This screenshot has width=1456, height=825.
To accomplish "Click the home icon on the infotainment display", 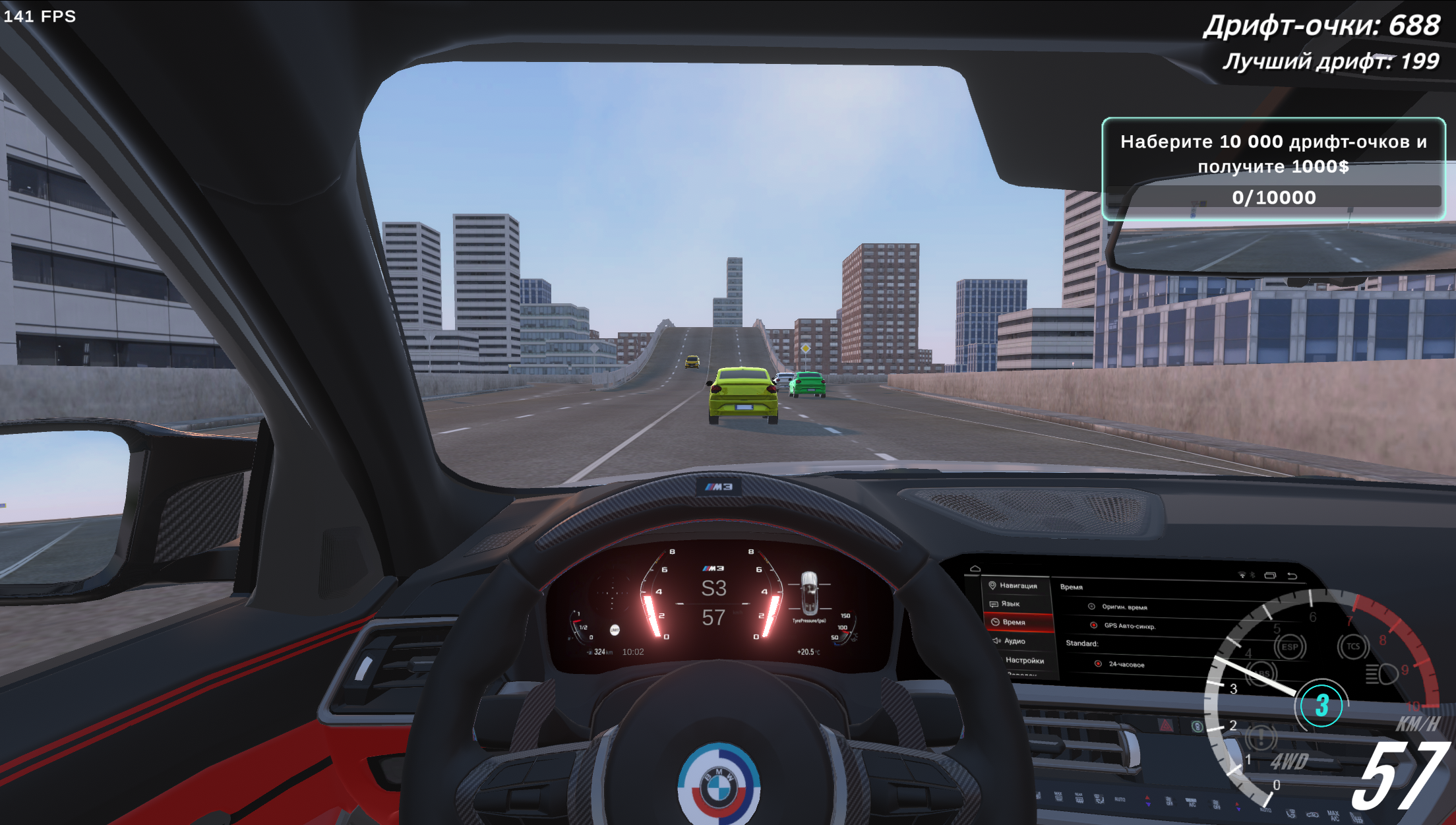I will coord(975,568).
